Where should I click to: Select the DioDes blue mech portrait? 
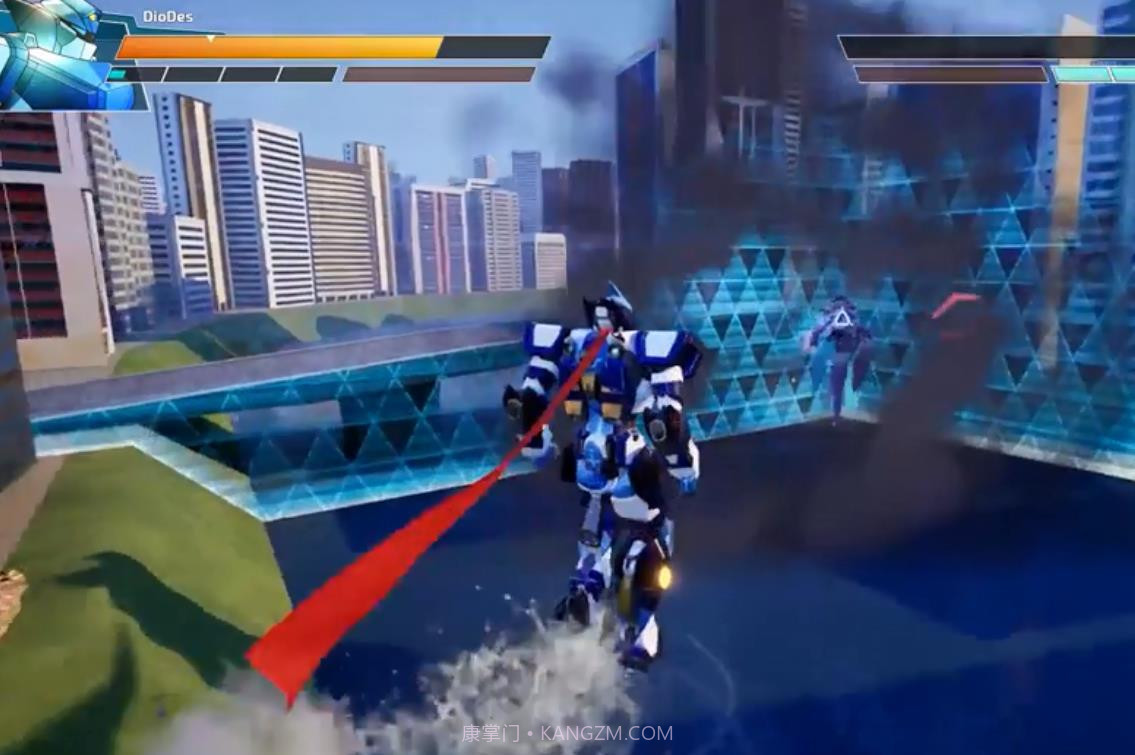click(x=62, y=52)
